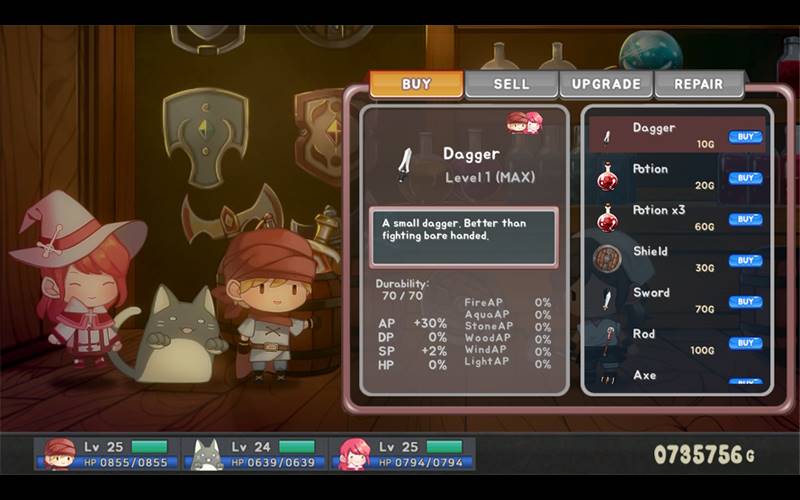Screen dimensions: 800x500
Task: Buy the Shield for 30G
Action: tap(745, 260)
